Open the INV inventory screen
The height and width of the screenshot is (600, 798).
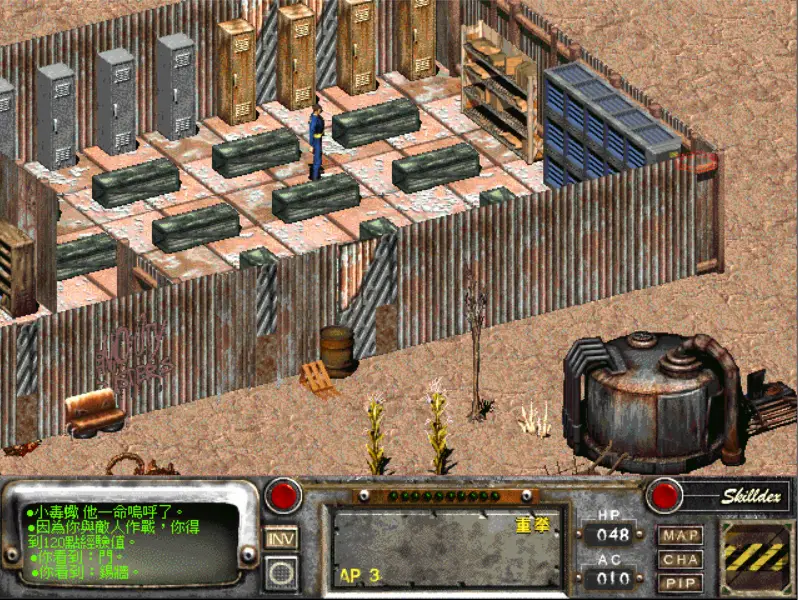[x=281, y=538]
